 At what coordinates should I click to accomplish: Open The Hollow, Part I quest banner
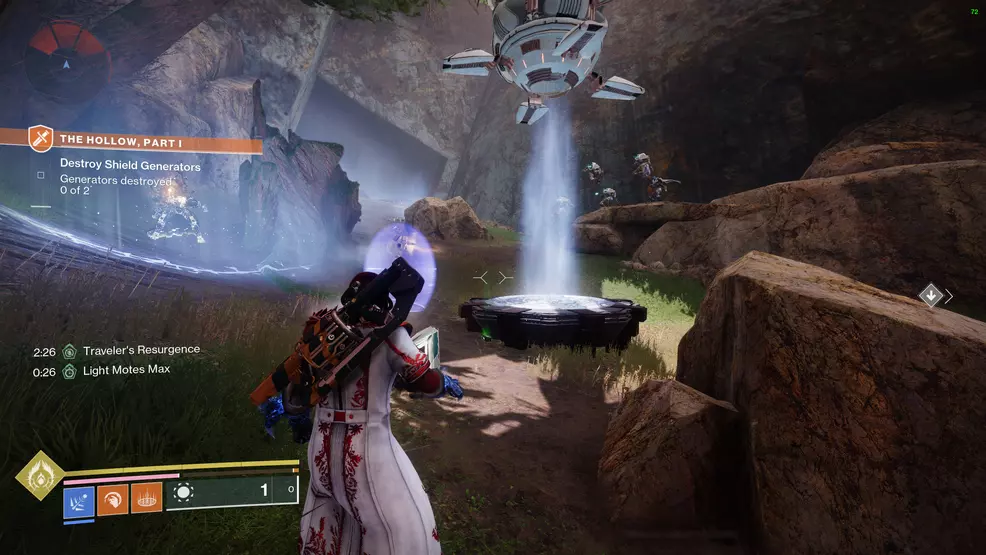coord(130,139)
